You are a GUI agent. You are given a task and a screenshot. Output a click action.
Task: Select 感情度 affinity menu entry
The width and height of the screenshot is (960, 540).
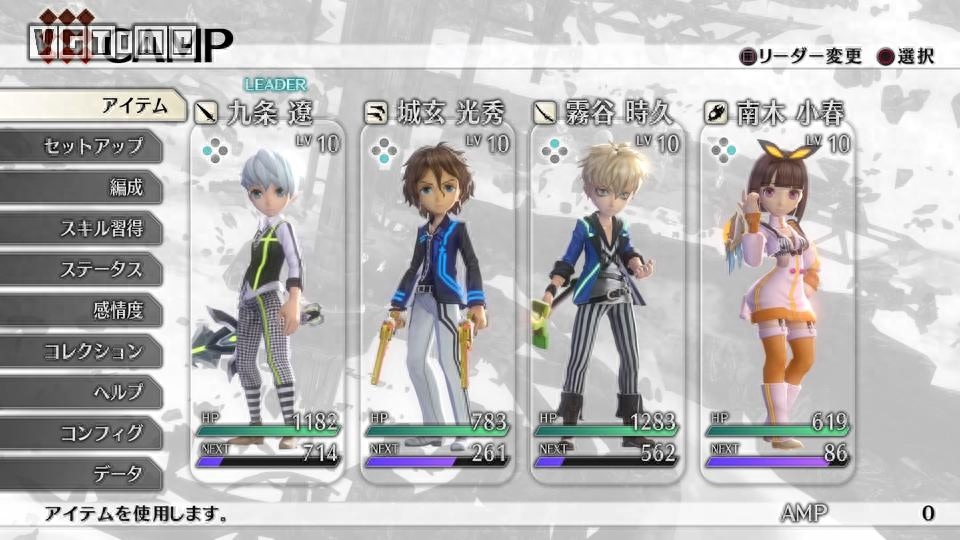(x=90, y=310)
